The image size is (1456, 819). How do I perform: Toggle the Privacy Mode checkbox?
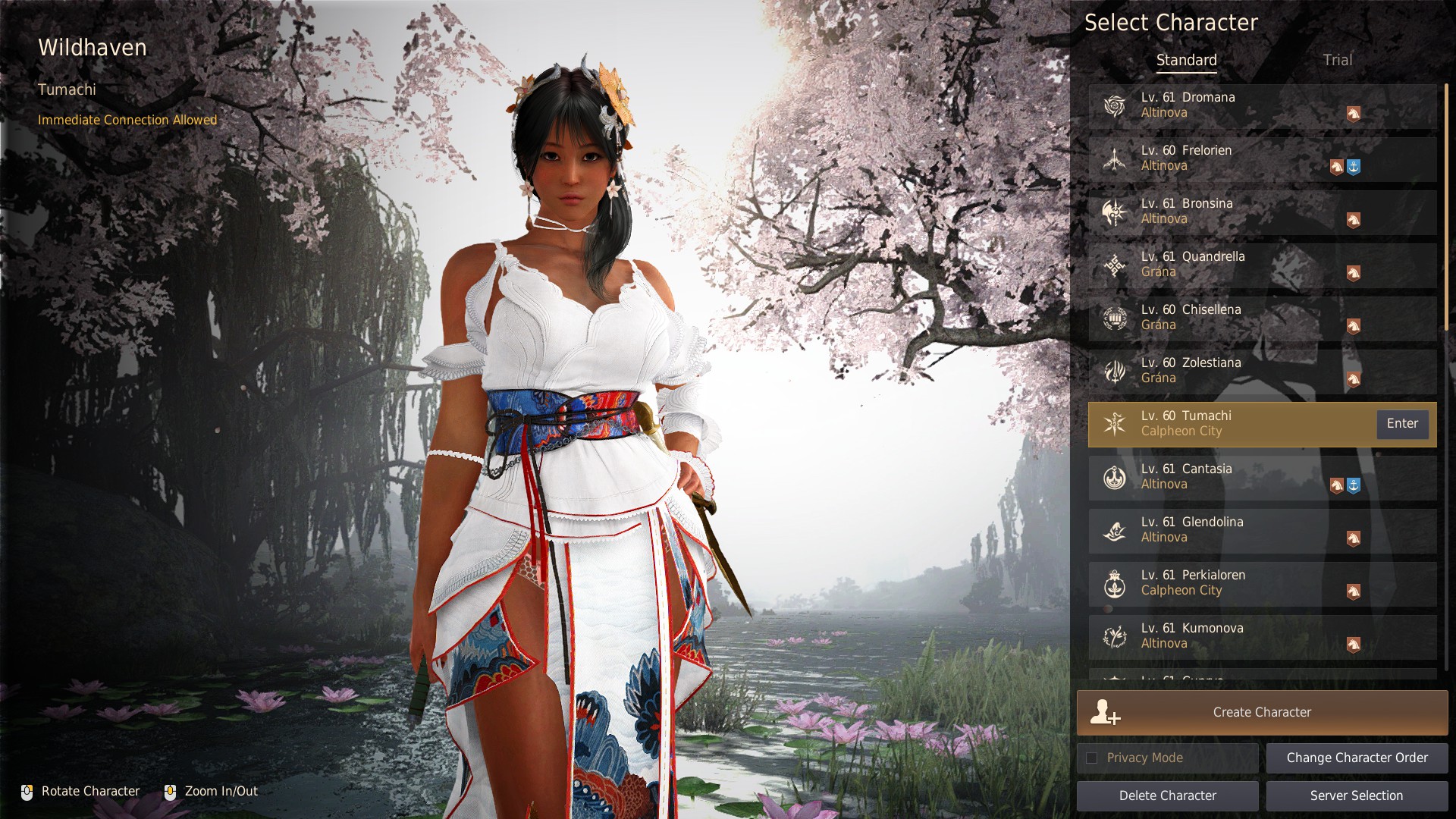coord(1092,758)
